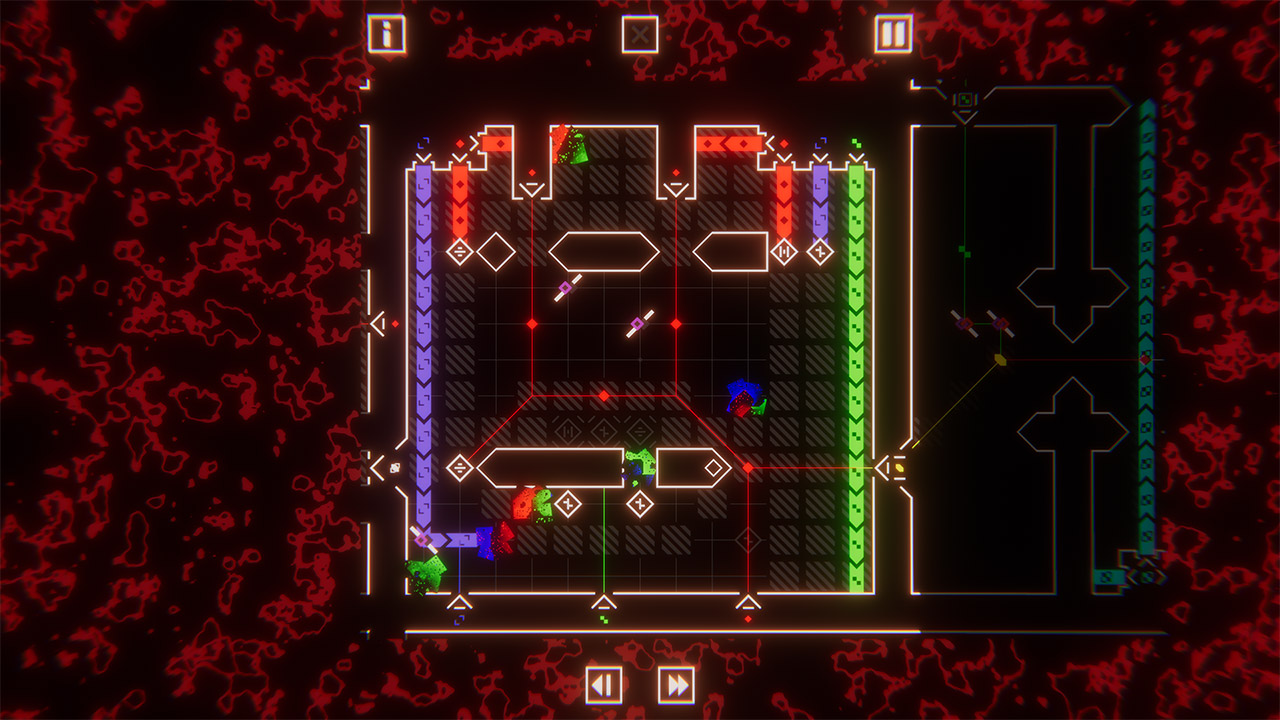This screenshot has width=1280, height=720.
Task: Click the diamond with the play-between-bars symbol
Action: (x=784, y=251)
